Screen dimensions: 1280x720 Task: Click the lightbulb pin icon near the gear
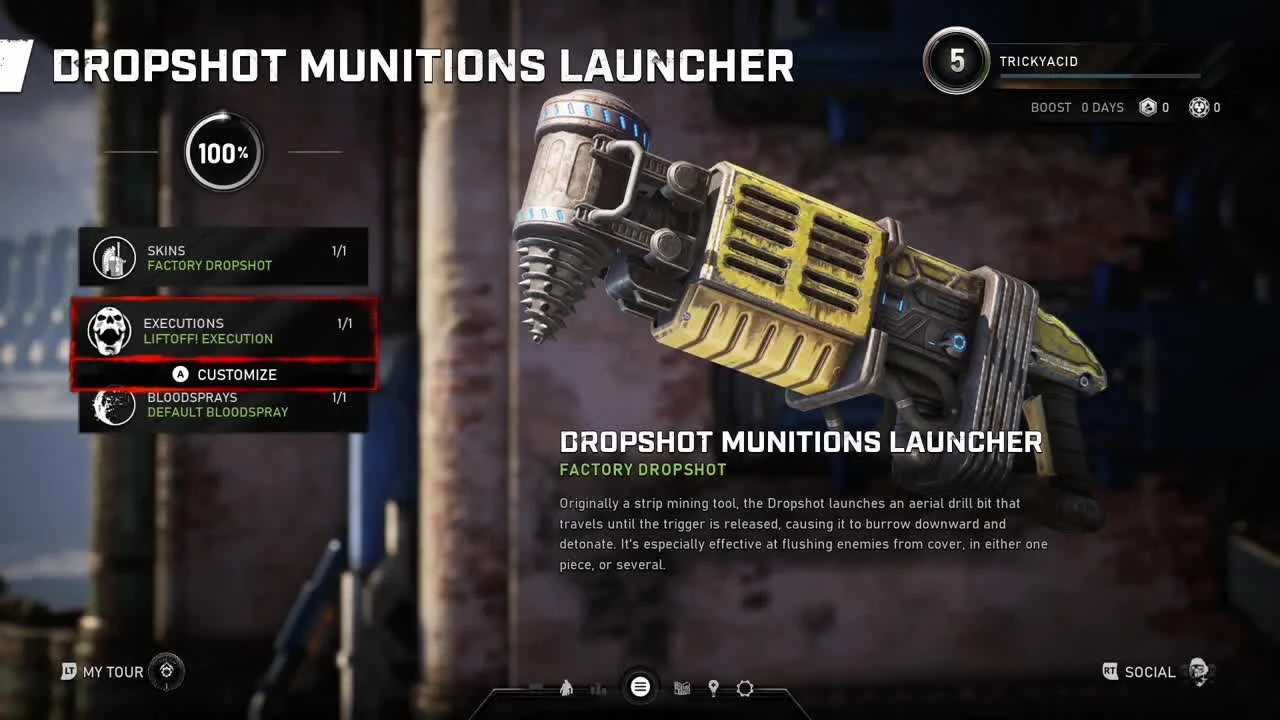click(x=714, y=687)
